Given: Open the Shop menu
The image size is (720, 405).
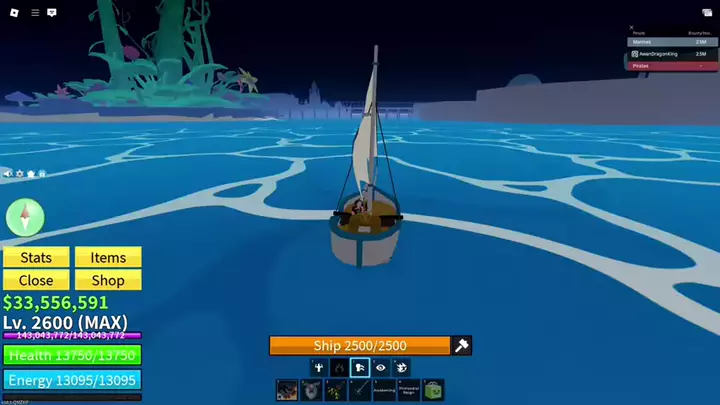Looking at the screenshot, I should [x=108, y=281].
